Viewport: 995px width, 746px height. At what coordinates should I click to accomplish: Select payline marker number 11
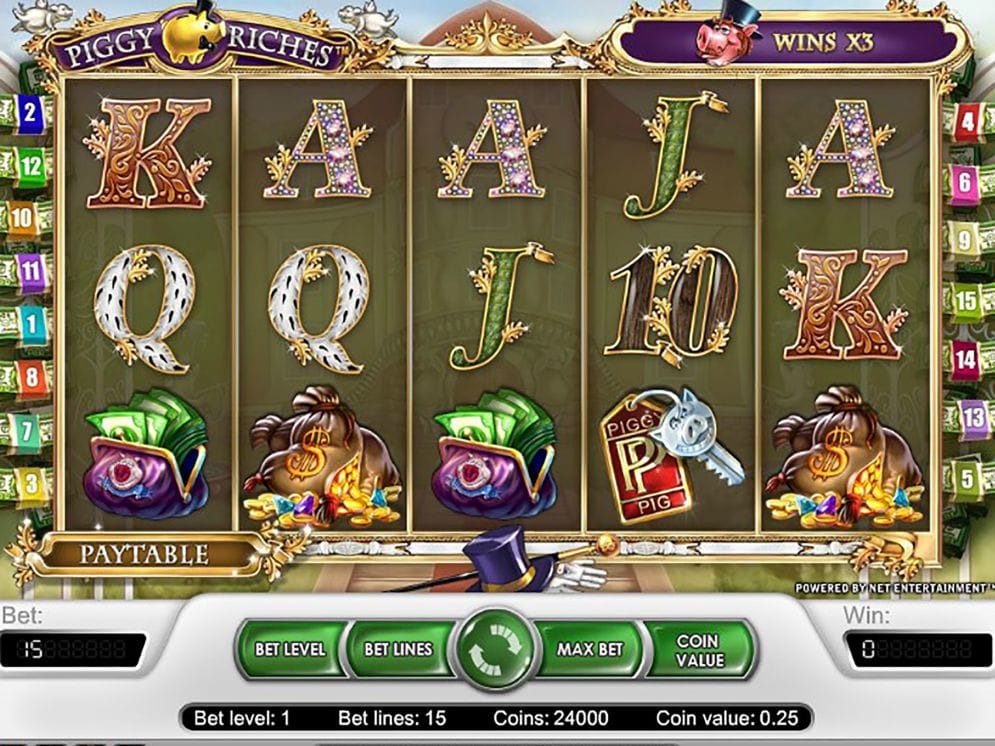(x=30, y=268)
